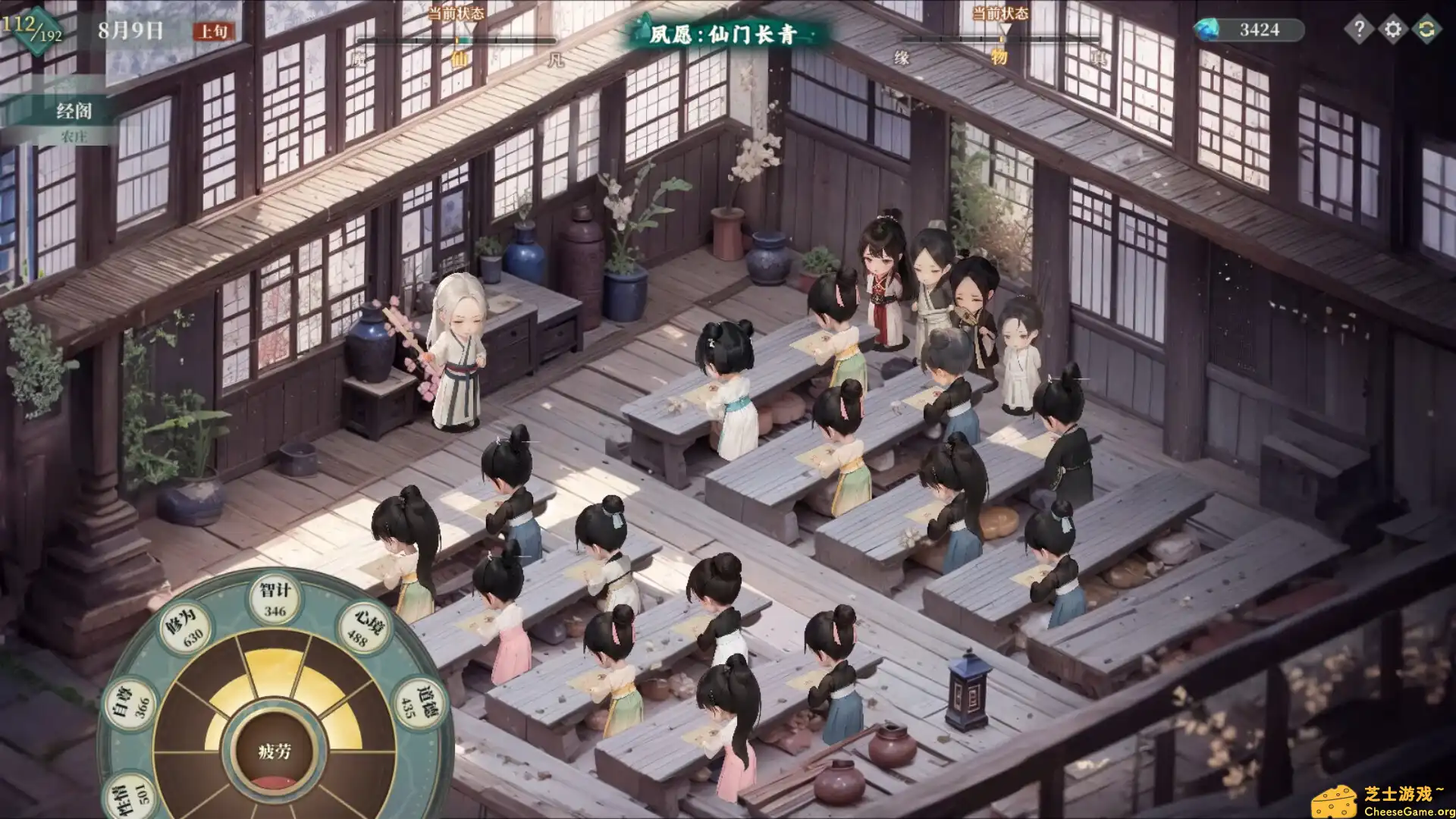Click the green circular-arrows refresh icon

(x=1426, y=30)
